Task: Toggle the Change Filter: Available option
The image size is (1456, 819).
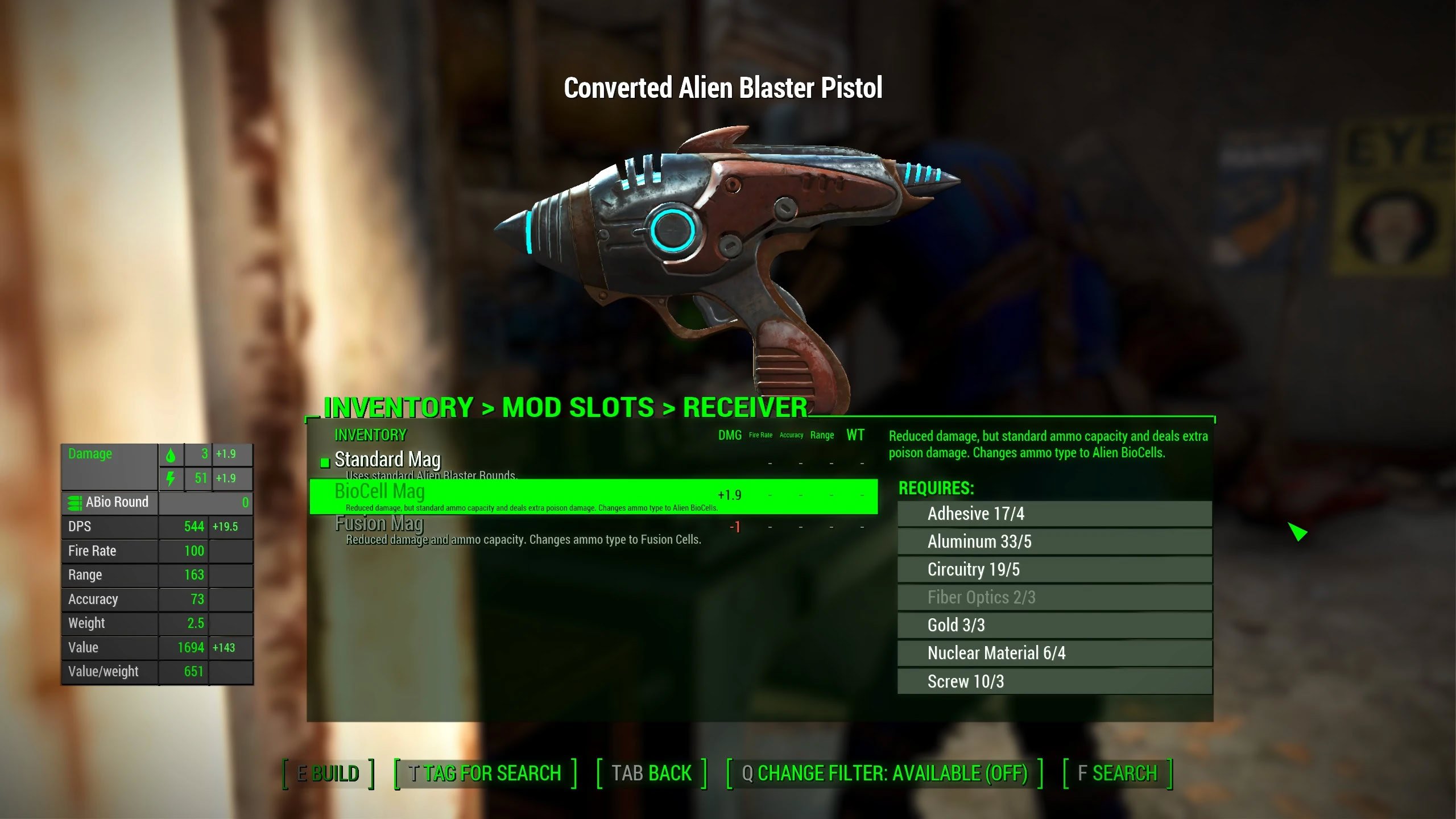Action: [x=884, y=773]
